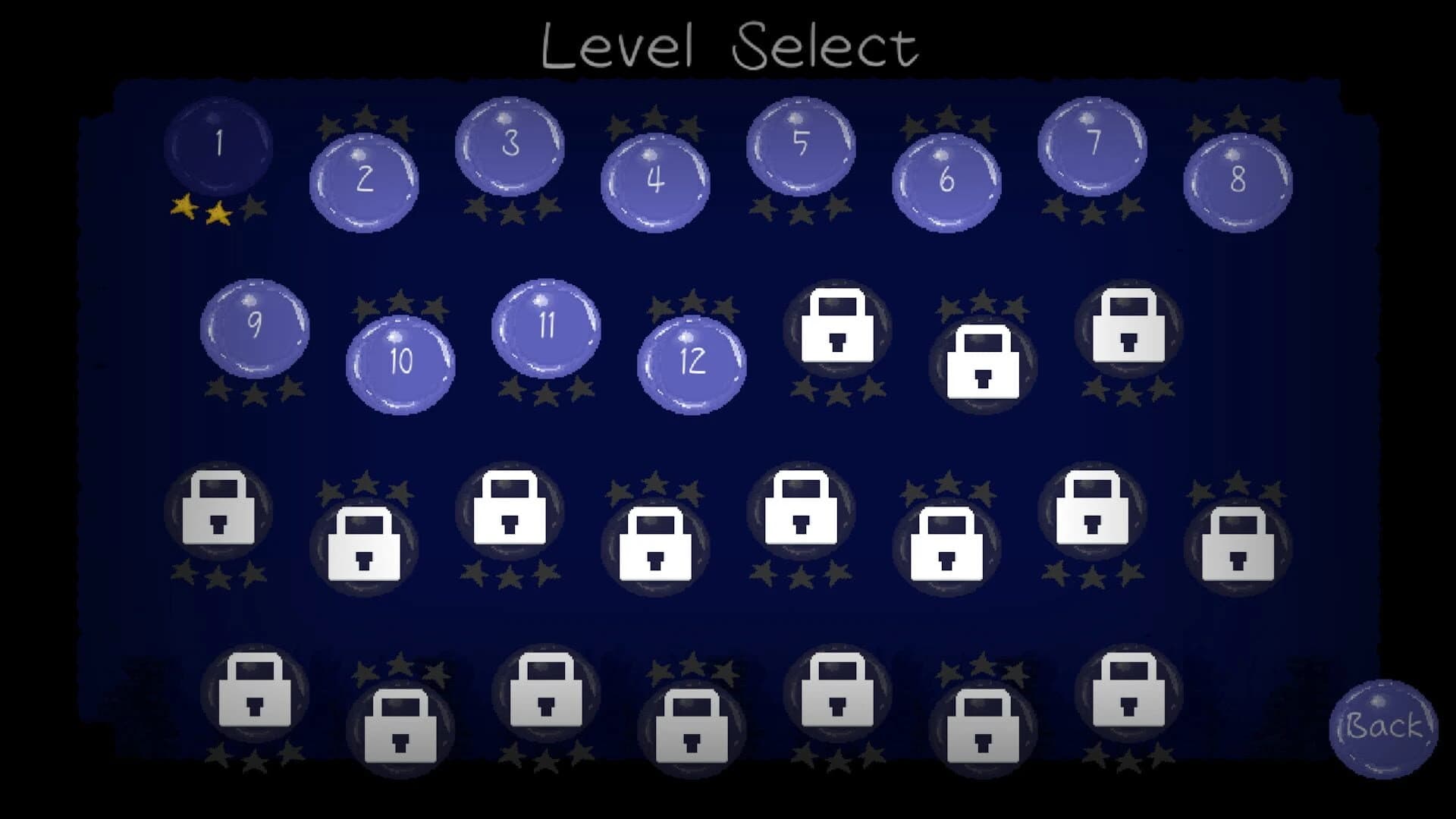
Task: Click the locked level after level 12
Action: 838,330
